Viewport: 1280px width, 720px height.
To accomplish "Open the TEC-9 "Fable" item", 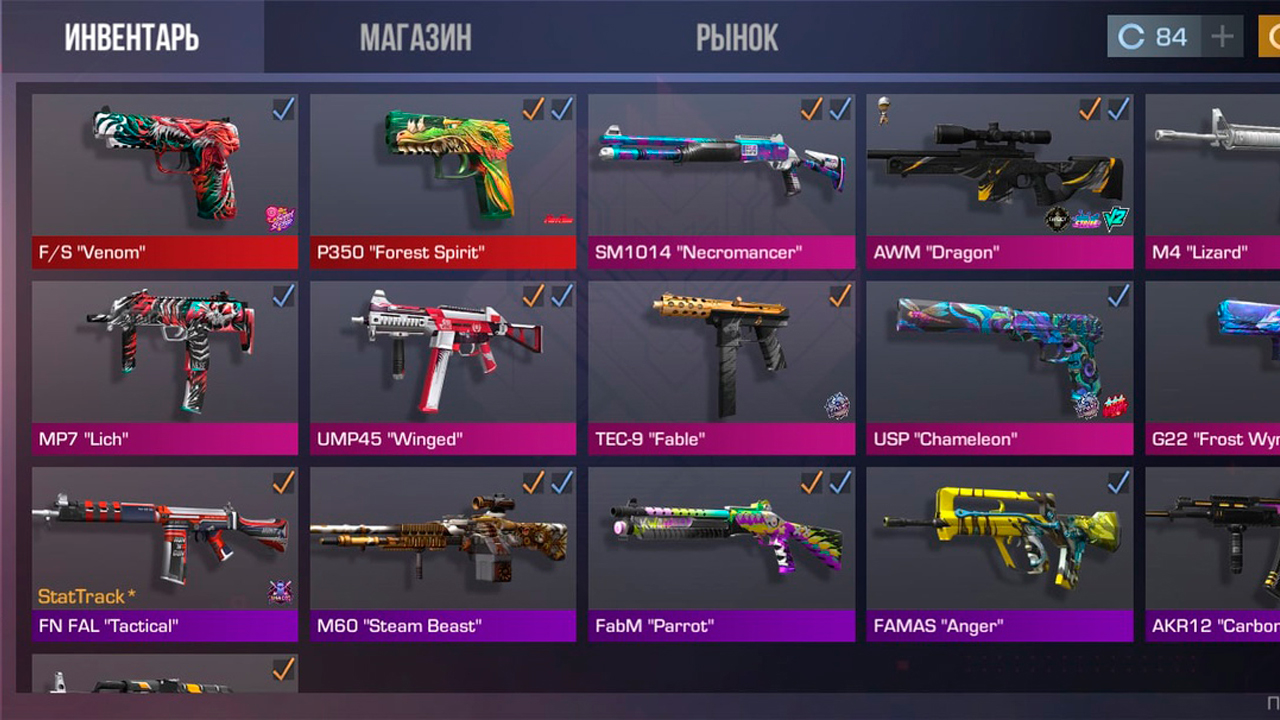I will pyautogui.click(x=721, y=367).
